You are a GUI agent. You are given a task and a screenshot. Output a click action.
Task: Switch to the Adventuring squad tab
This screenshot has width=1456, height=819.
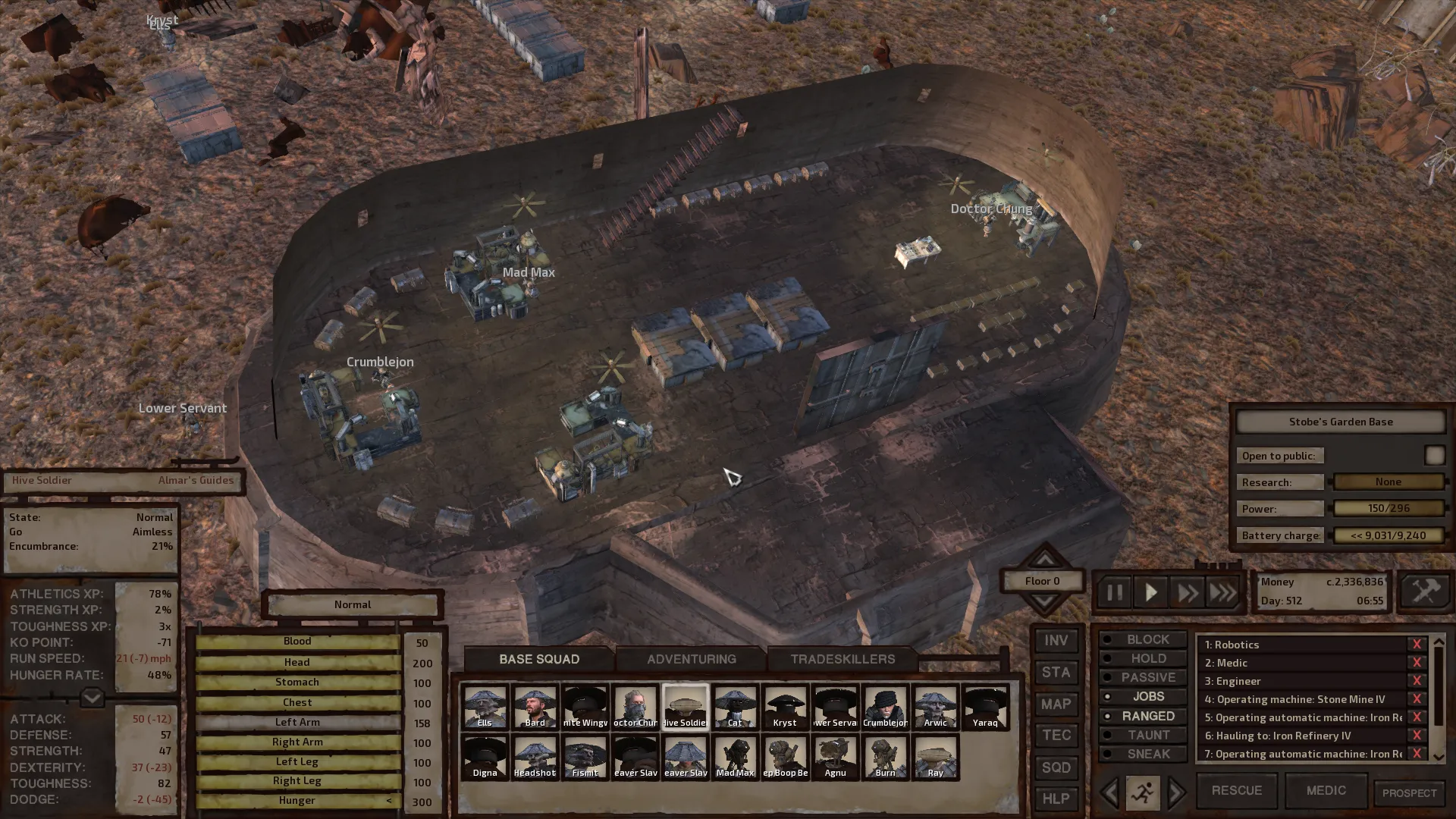691,659
